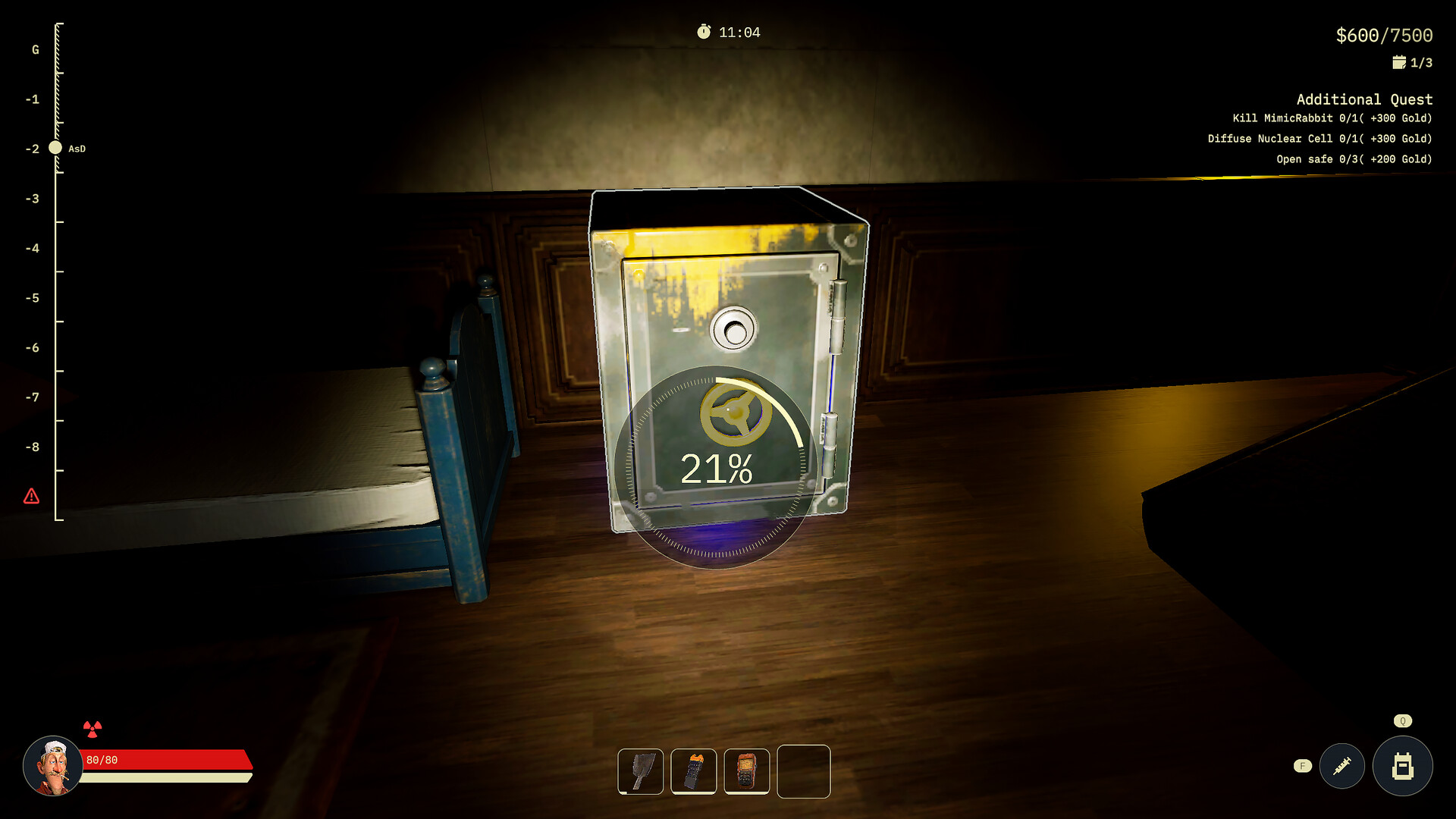This screenshot has width=1456, height=819.
Task: Click the $600/7500 money counter
Action: click(x=1383, y=33)
